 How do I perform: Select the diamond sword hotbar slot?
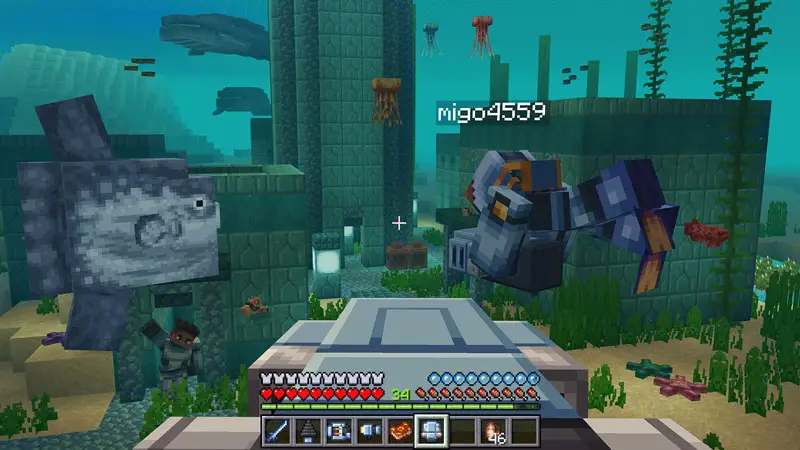click(277, 431)
